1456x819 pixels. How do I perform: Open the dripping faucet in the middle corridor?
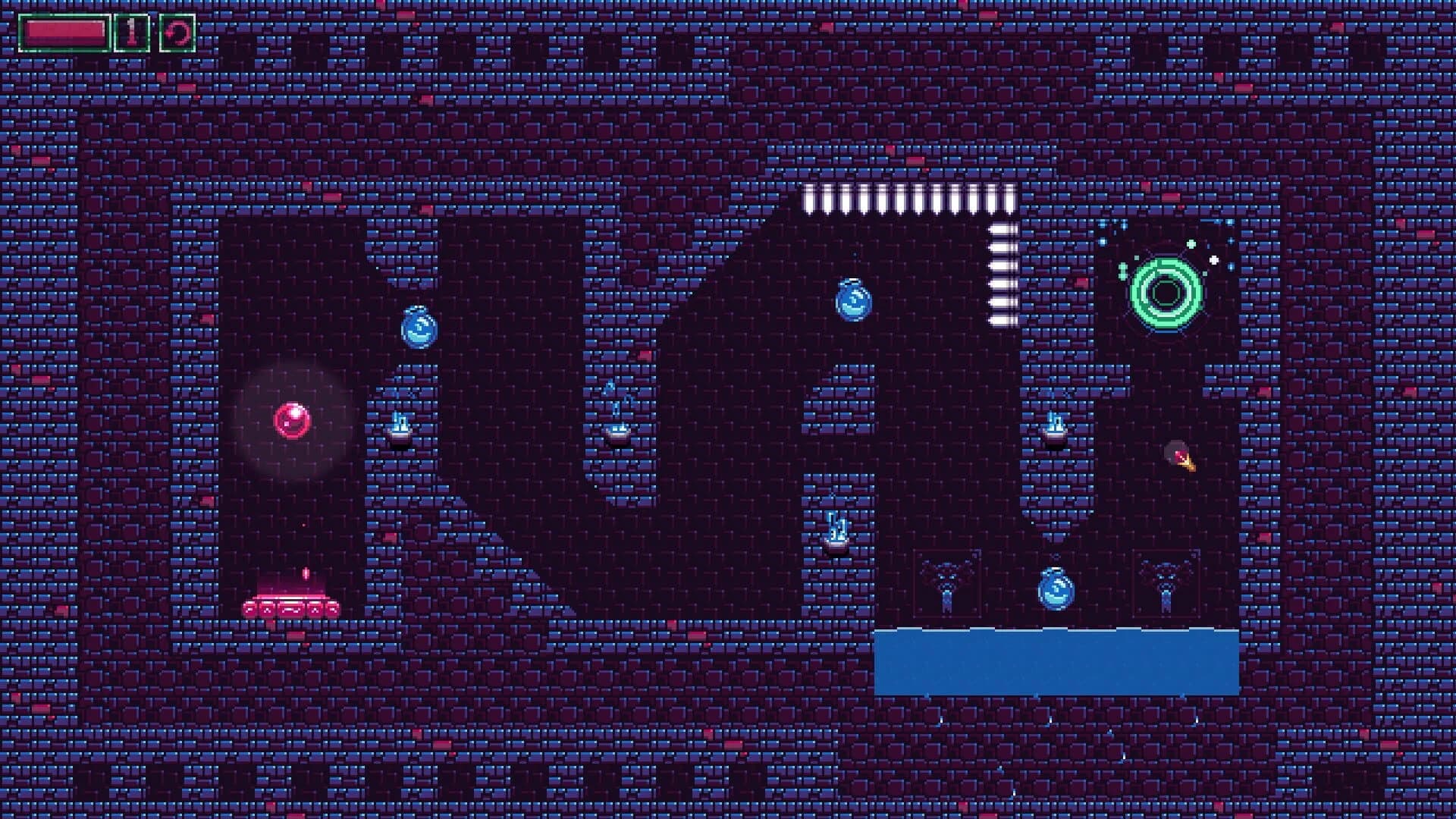618,428
